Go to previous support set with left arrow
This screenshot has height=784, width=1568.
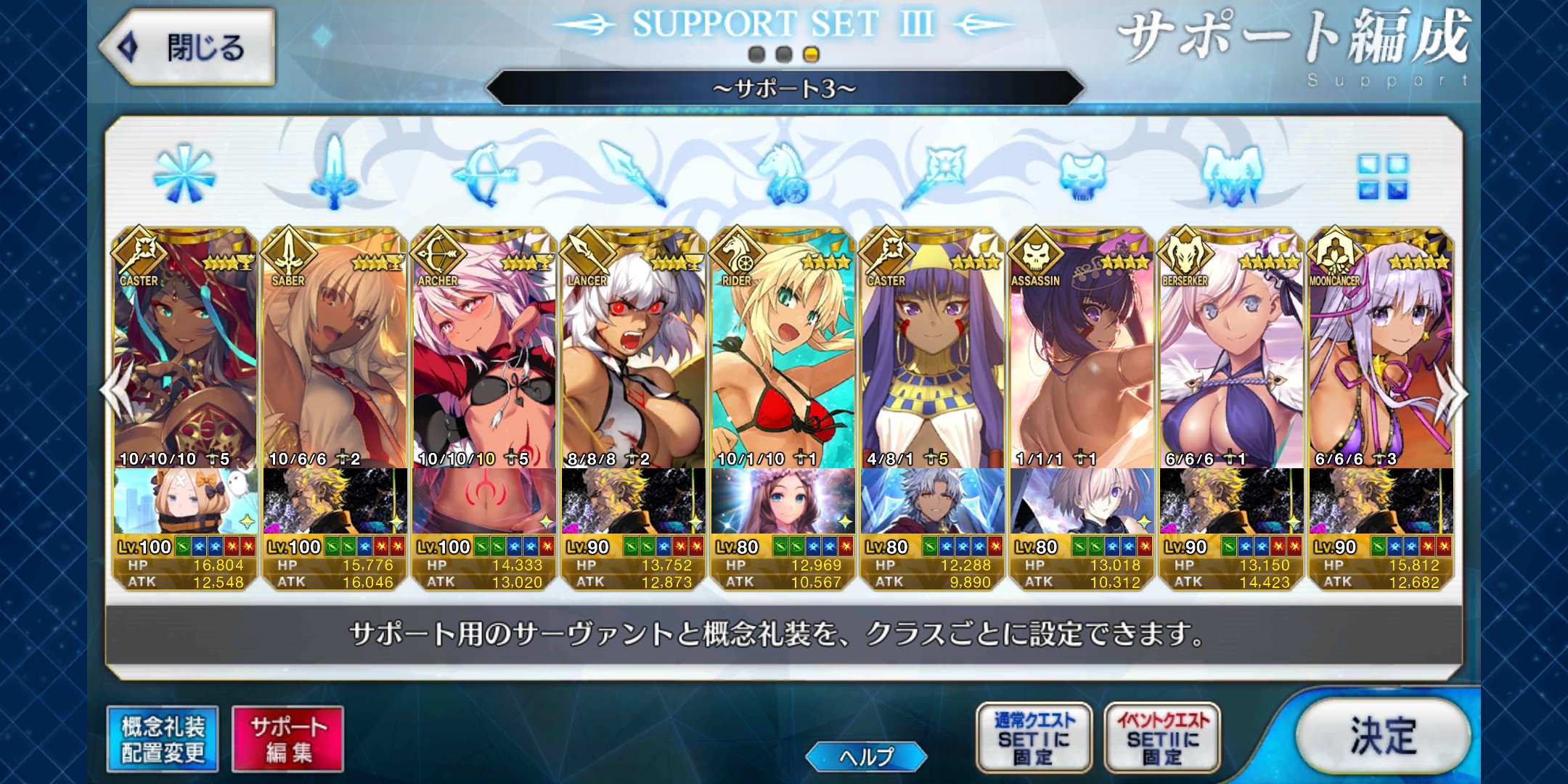115,393
